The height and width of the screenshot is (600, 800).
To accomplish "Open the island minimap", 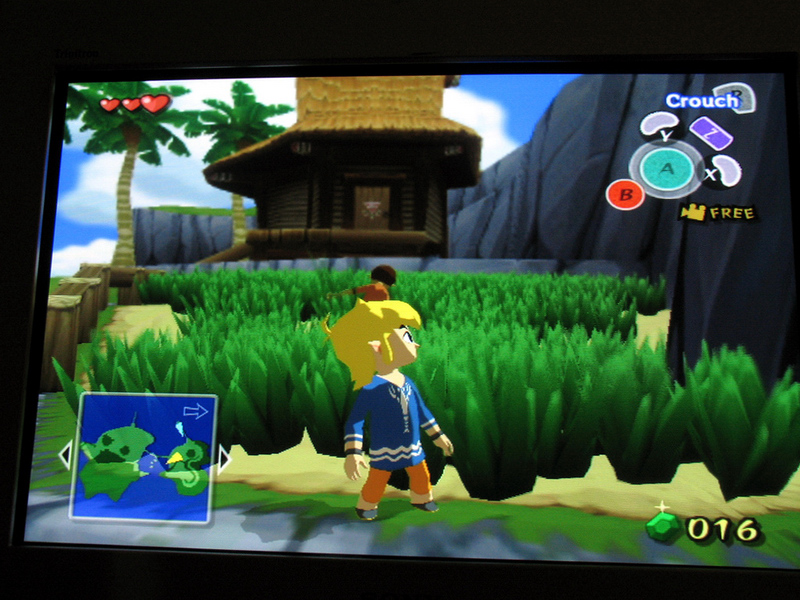I will (x=142, y=458).
